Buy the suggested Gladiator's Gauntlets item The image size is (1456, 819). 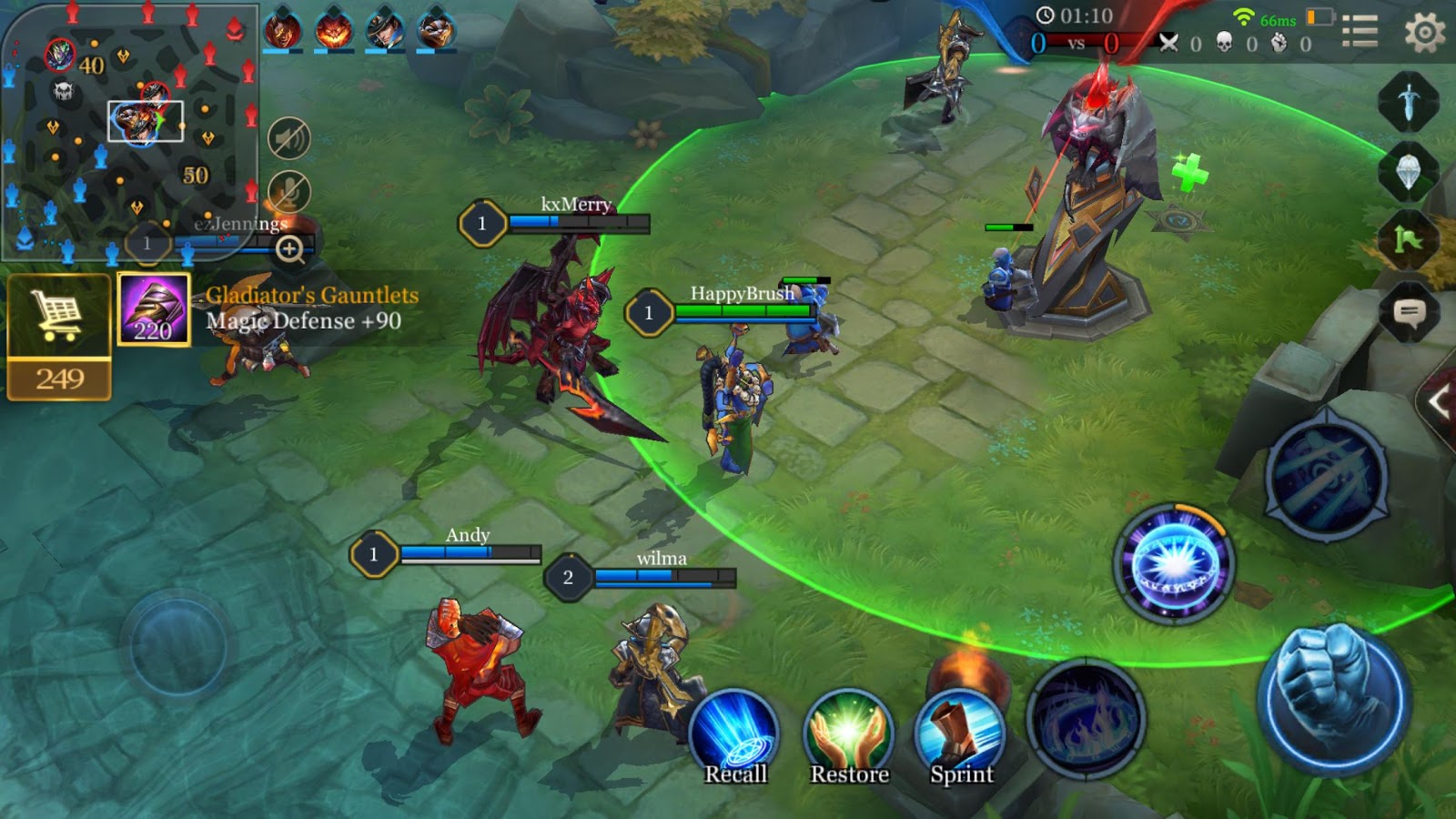tap(154, 310)
